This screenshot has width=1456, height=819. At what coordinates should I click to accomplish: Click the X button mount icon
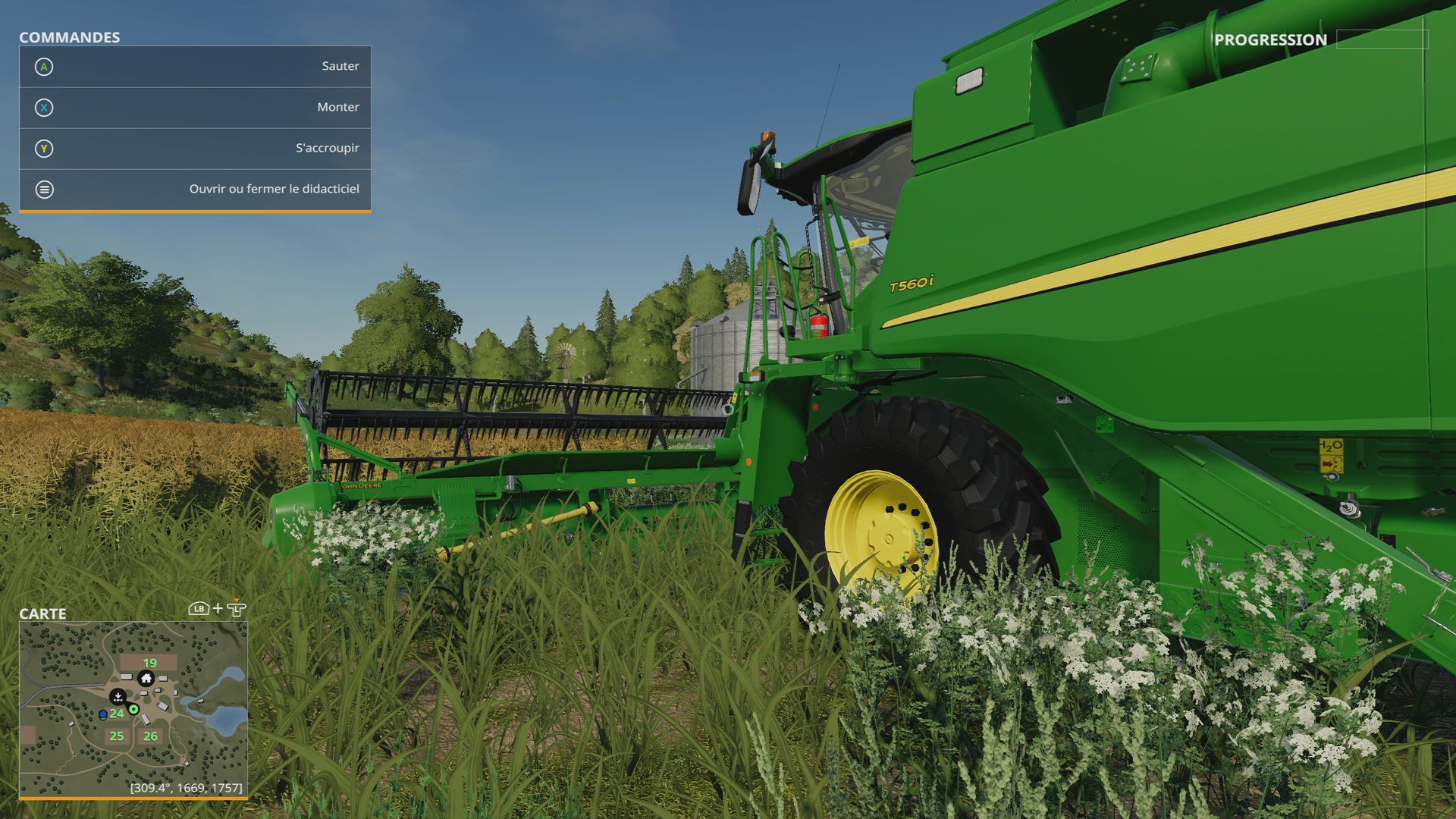[x=45, y=108]
